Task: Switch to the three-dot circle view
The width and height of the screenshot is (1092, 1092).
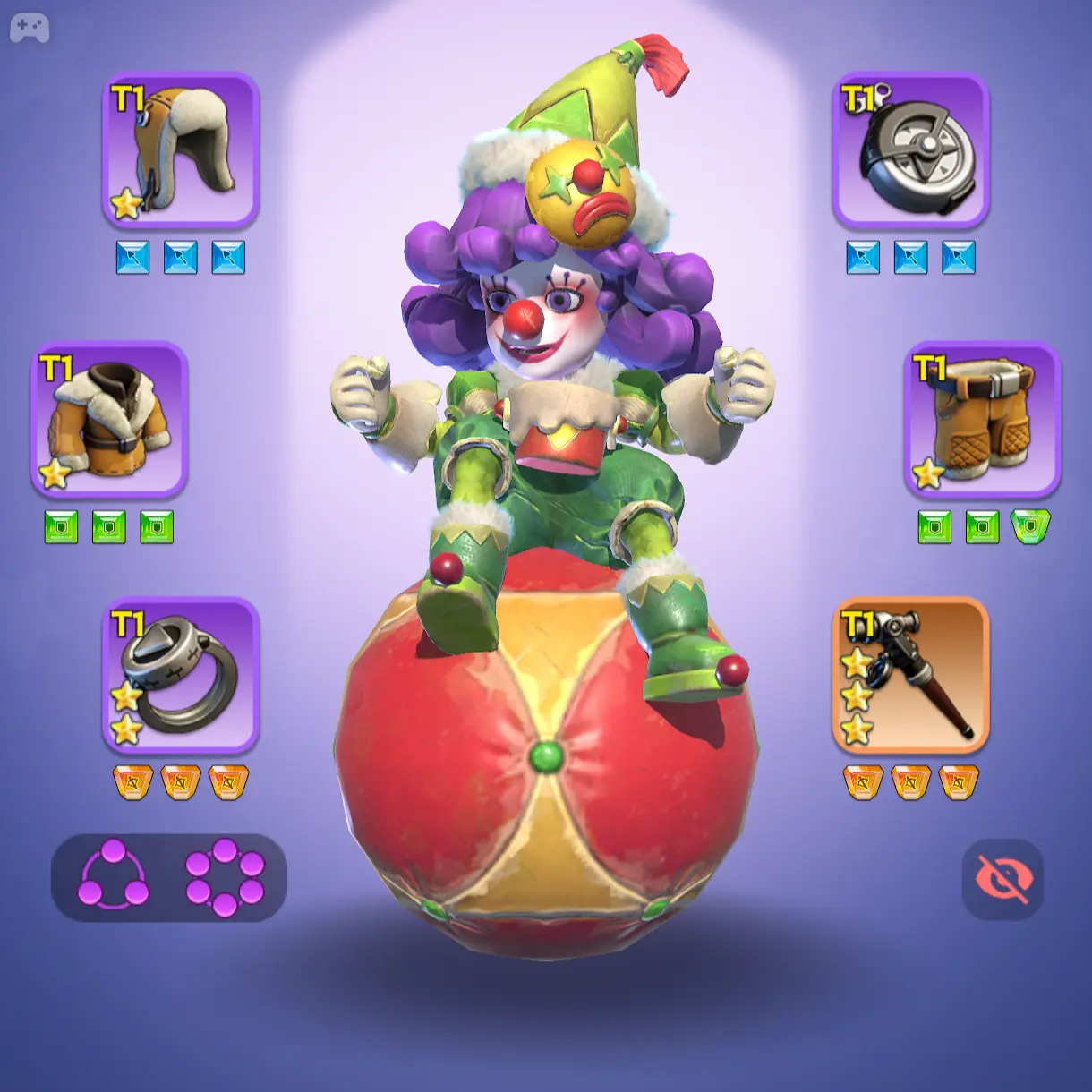Action: pos(113,878)
